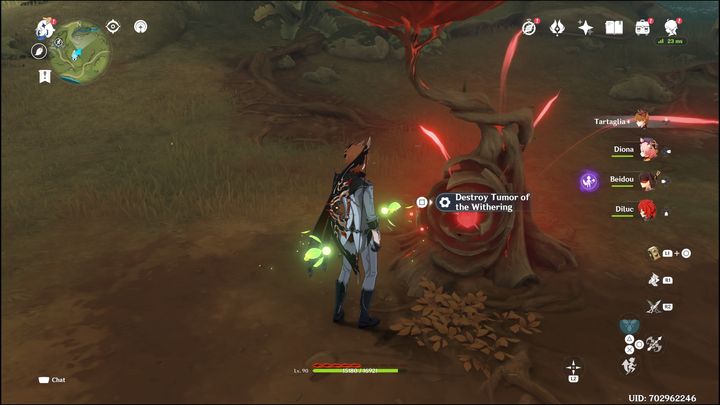Switch to party member Diona
The image size is (720, 405).
pyautogui.click(x=648, y=150)
